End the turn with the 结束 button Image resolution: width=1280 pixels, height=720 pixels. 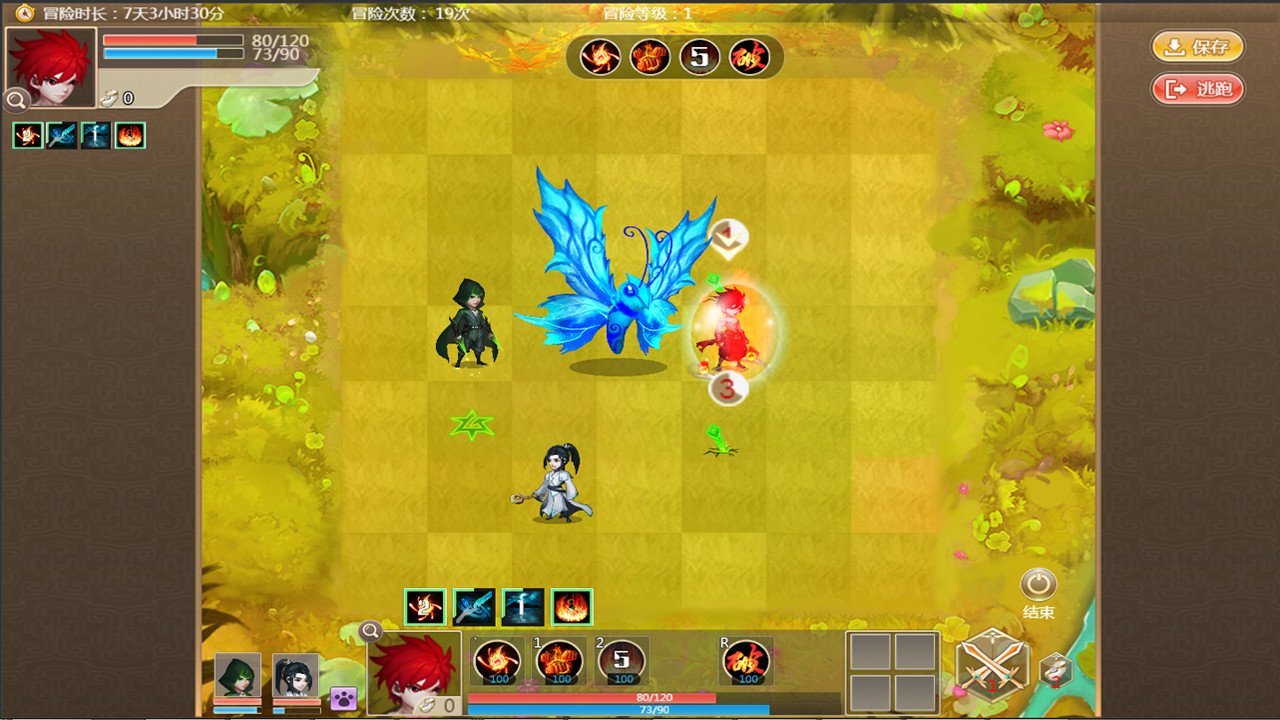1038,585
